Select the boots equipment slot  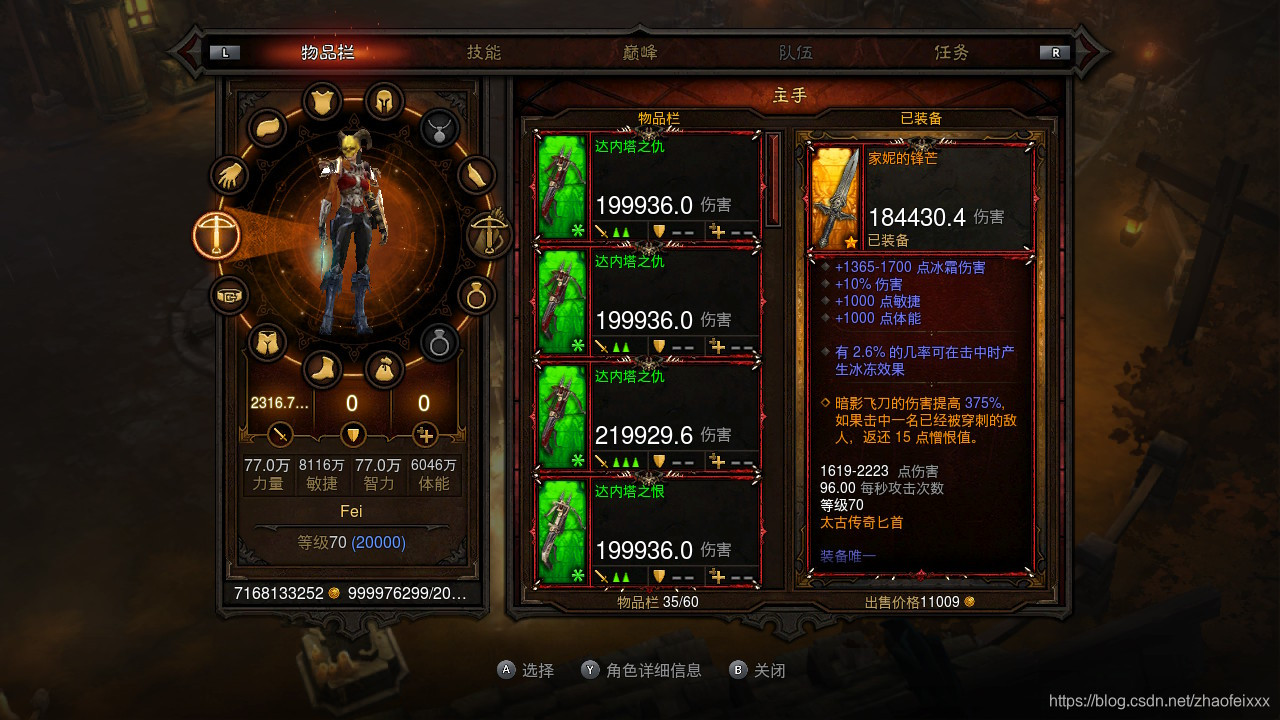point(321,370)
